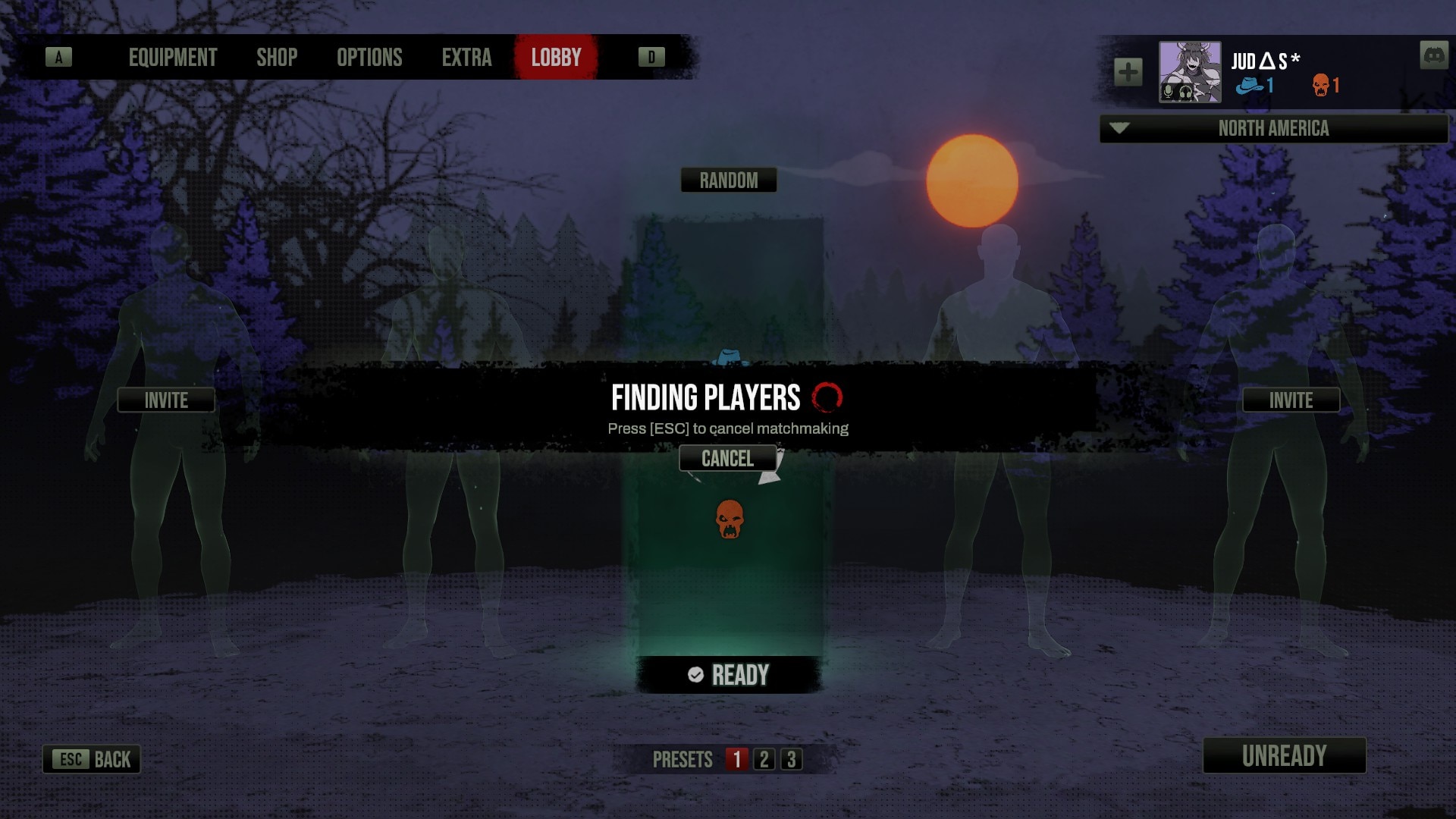The width and height of the screenshot is (1456, 819).
Task: Go back with the Back button
Action: (92, 759)
